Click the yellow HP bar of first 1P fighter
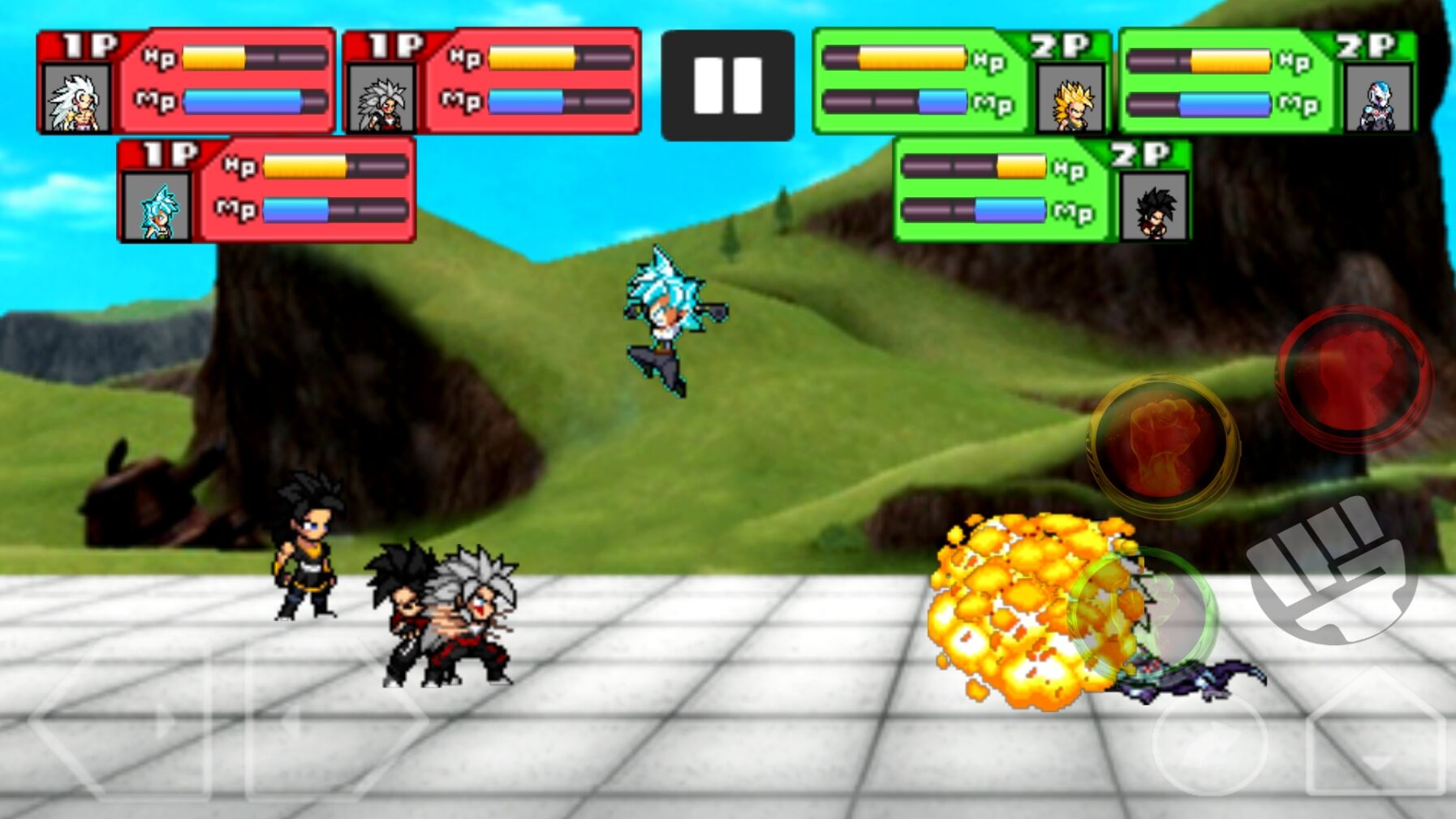 click(215, 58)
